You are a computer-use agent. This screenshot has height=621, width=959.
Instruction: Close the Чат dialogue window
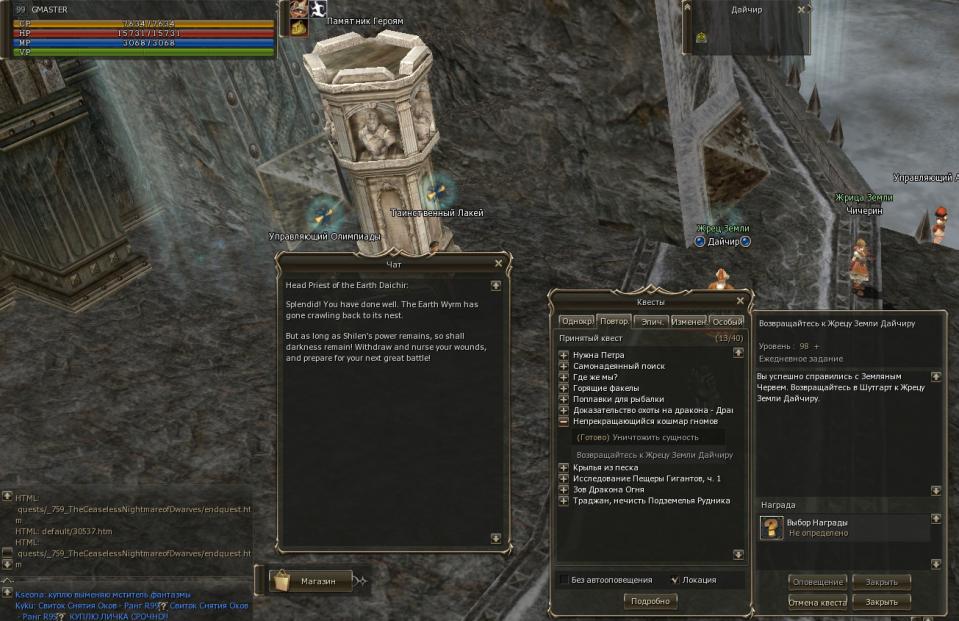click(x=498, y=264)
